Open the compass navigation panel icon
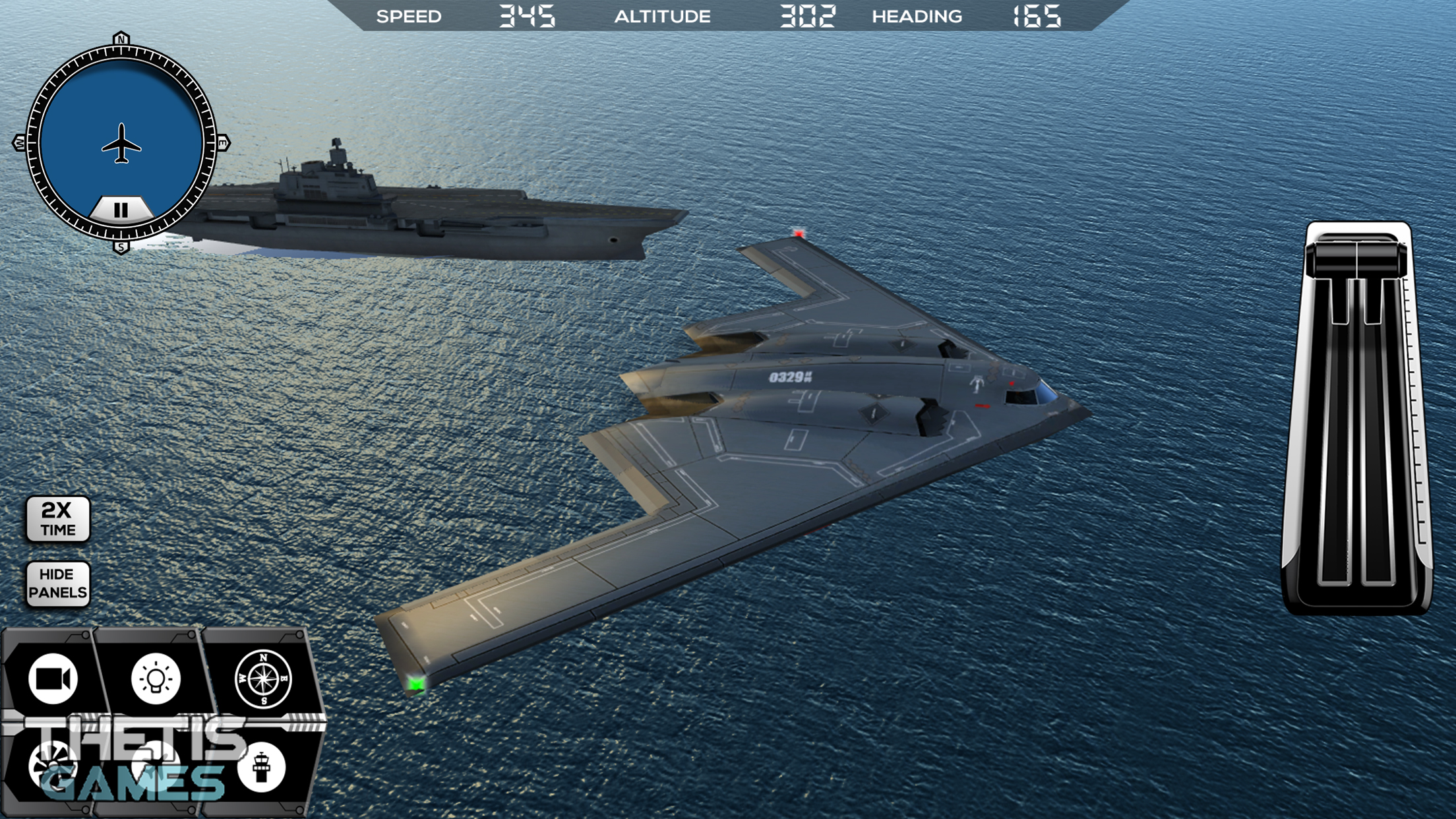Screen dimensions: 1456x819 coord(263,679)
